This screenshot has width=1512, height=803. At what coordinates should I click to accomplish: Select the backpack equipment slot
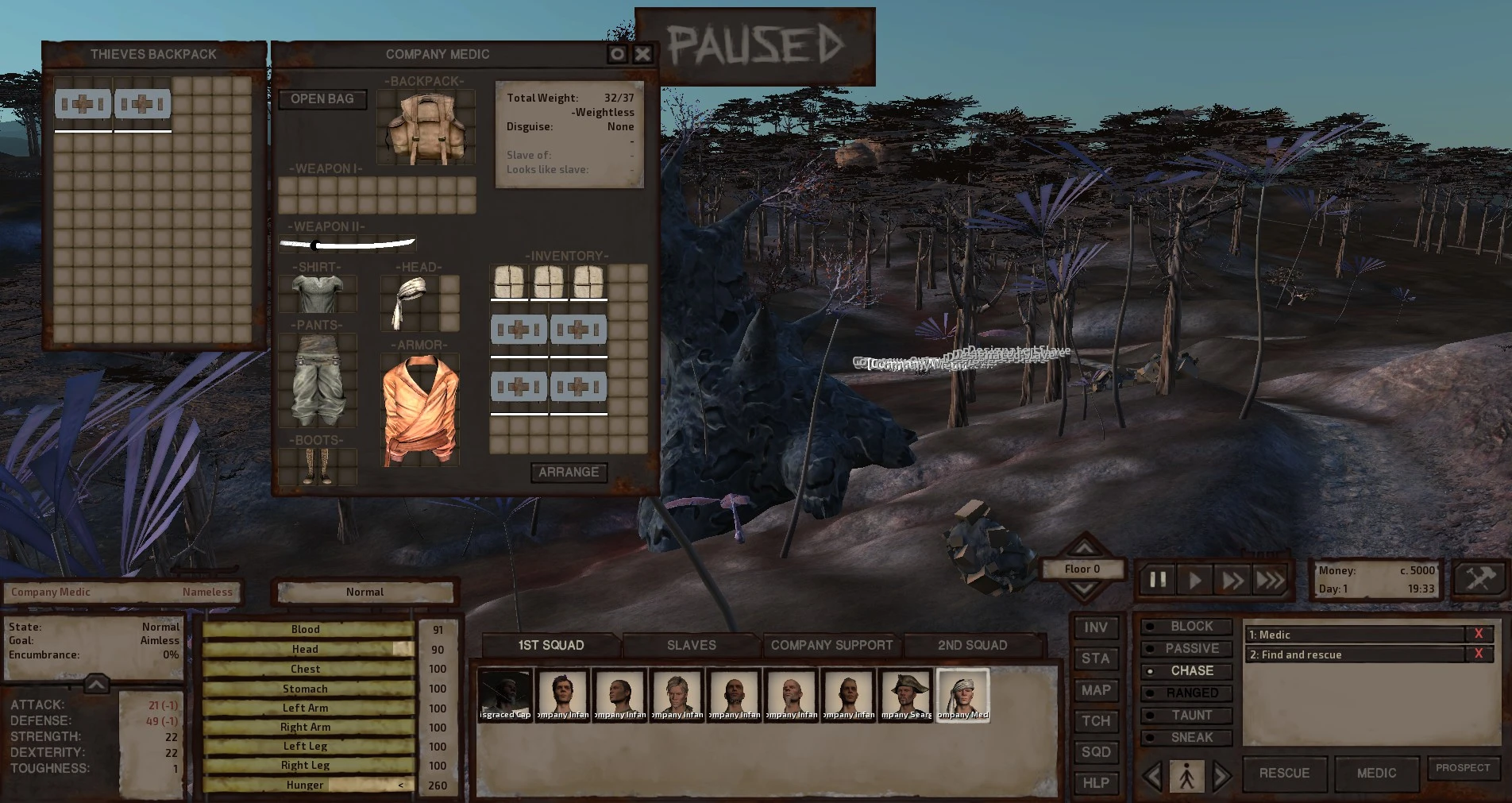[425, 128]
